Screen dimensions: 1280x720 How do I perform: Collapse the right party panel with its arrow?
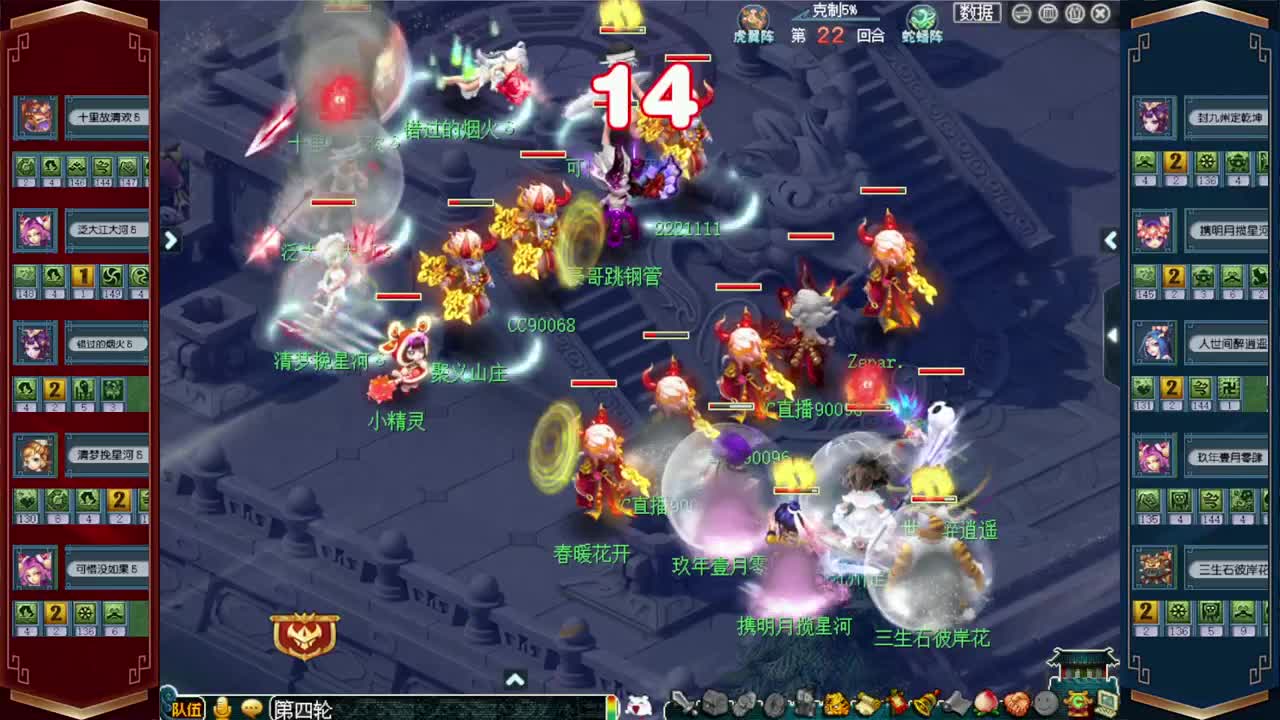(x=1111, y=240)
